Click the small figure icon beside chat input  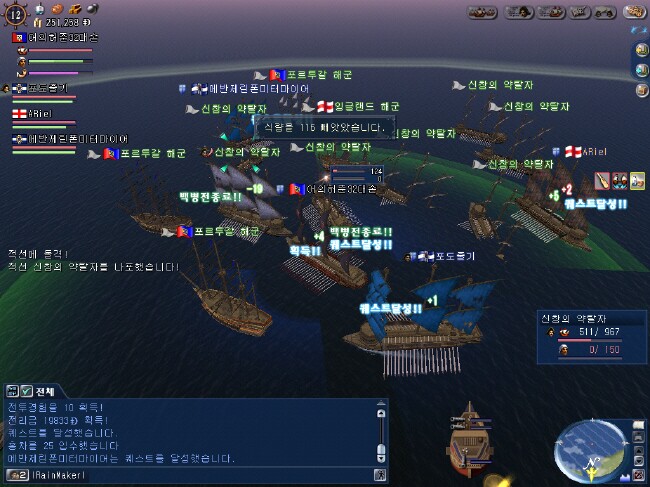pos(379,475)
